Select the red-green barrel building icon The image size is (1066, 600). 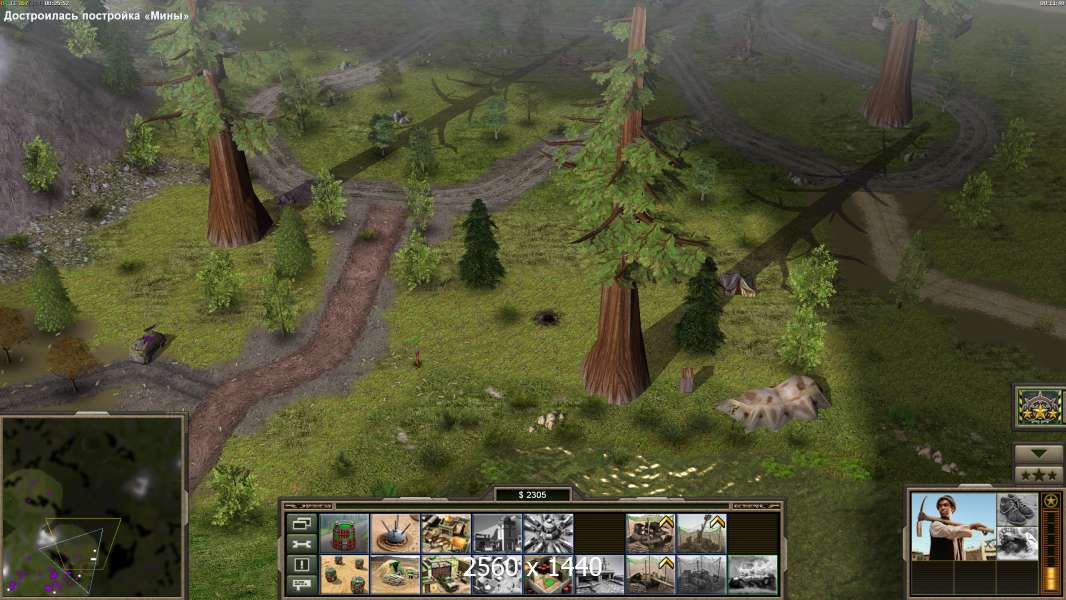pos(344,533)
